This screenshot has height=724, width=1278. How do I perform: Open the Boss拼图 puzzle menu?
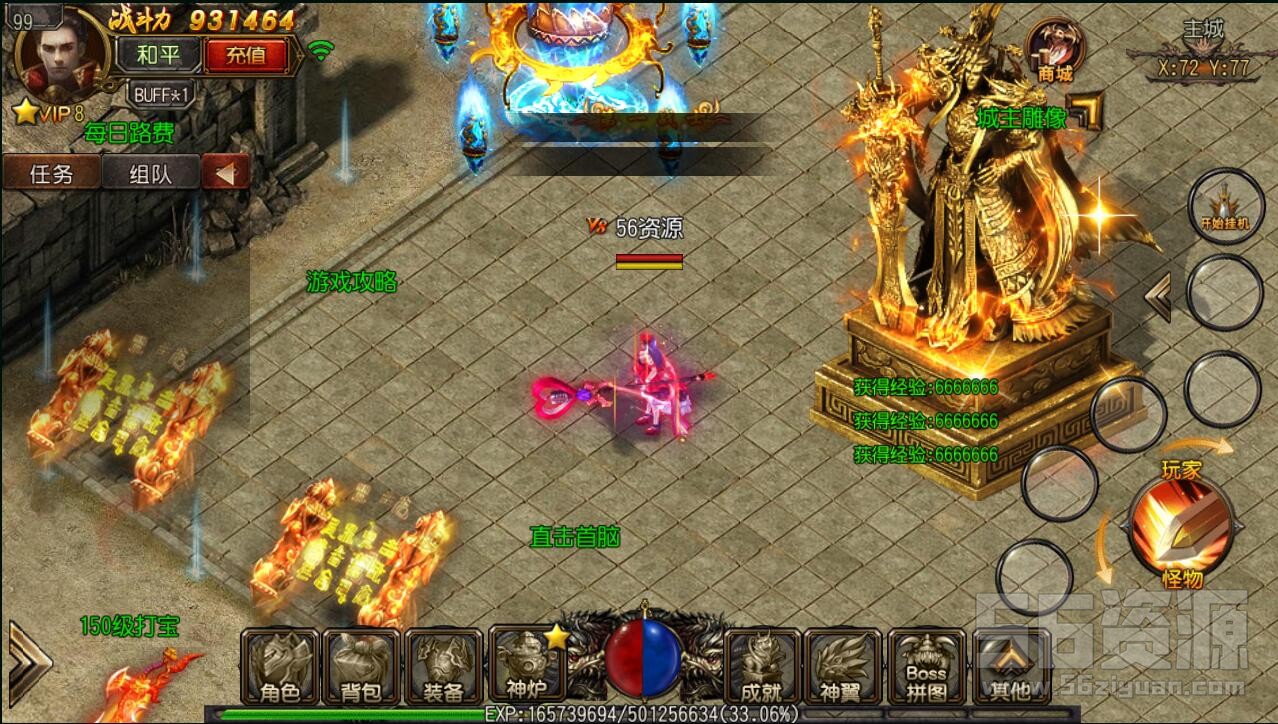tap(926, 666)
